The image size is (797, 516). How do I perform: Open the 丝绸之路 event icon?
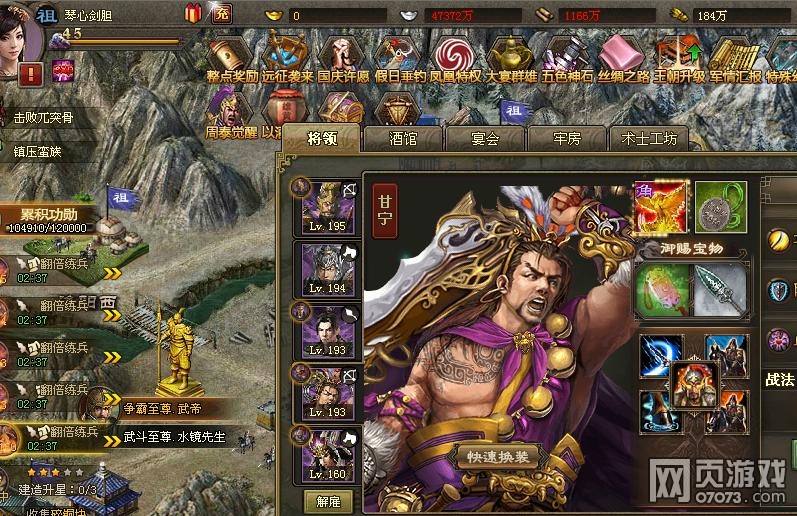tap(623, 56)
